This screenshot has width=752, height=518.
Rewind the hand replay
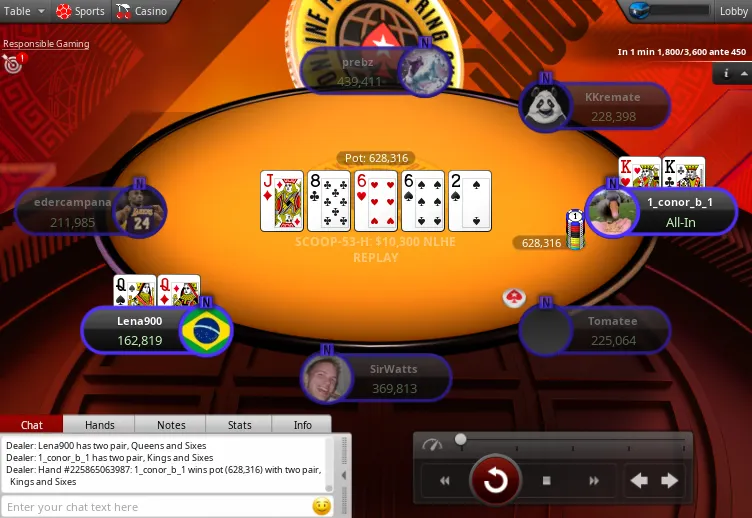[445, 481]
